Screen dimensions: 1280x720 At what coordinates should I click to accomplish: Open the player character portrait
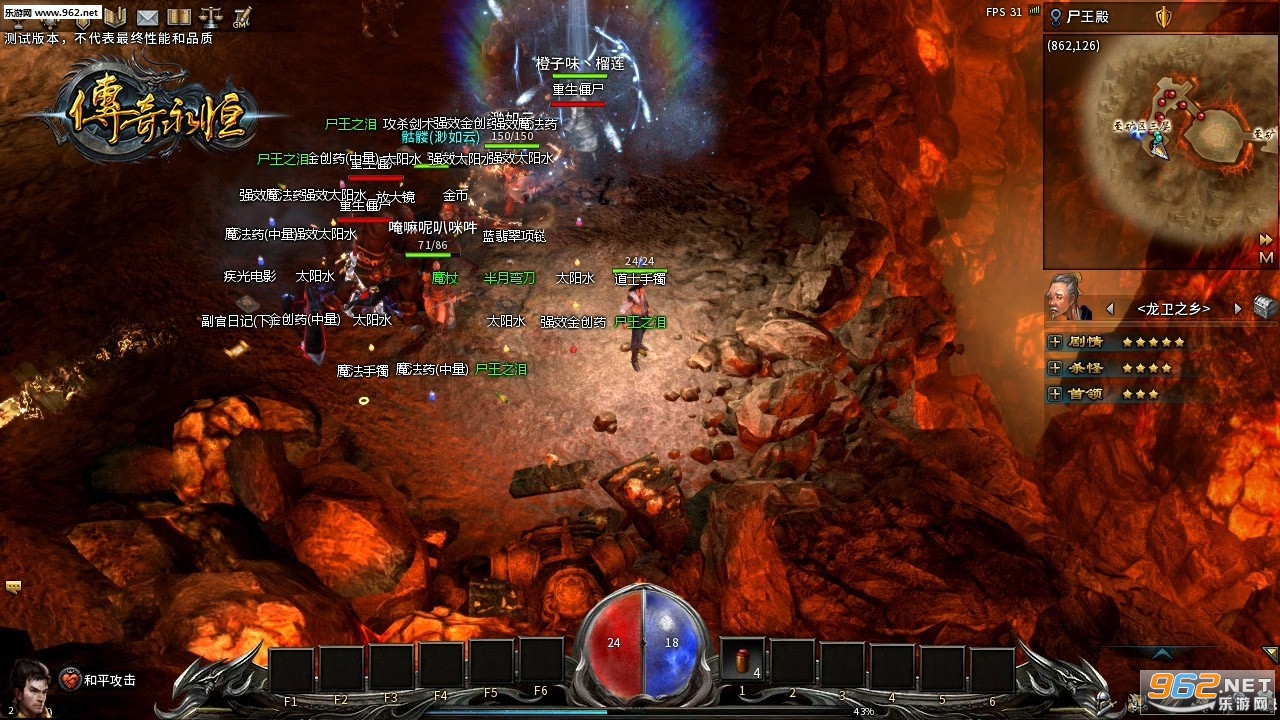click(30, 686)
